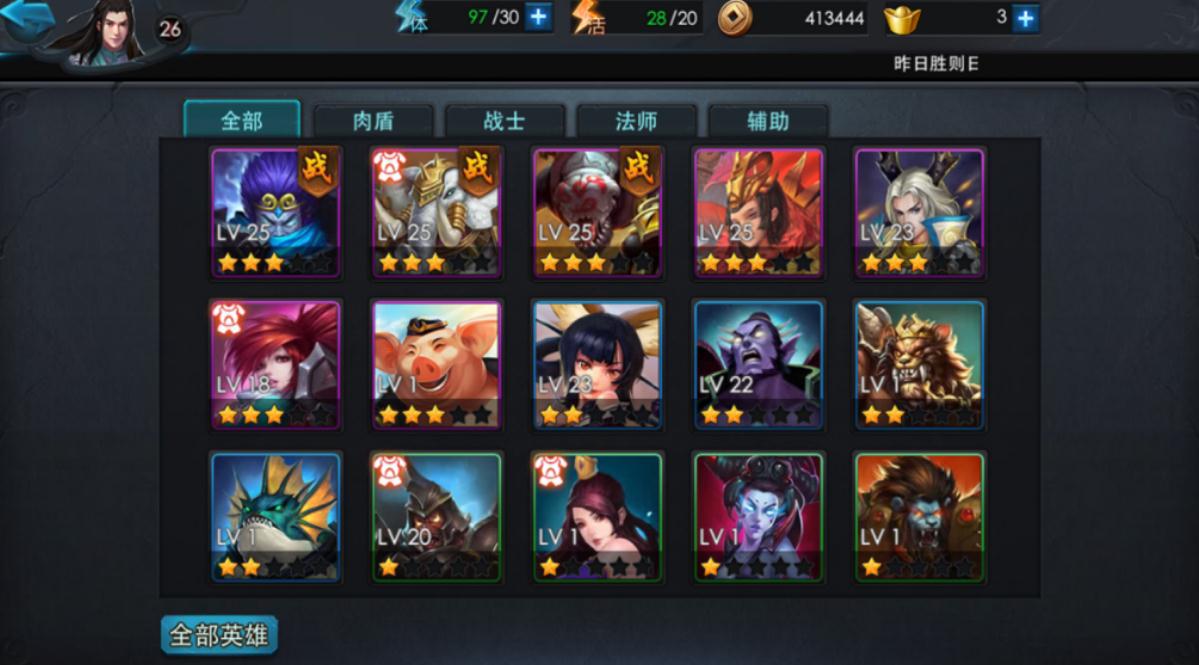Choose the red armored general hero card
The width and height of the screenshot is (1199, 665).
click(758, 212)
